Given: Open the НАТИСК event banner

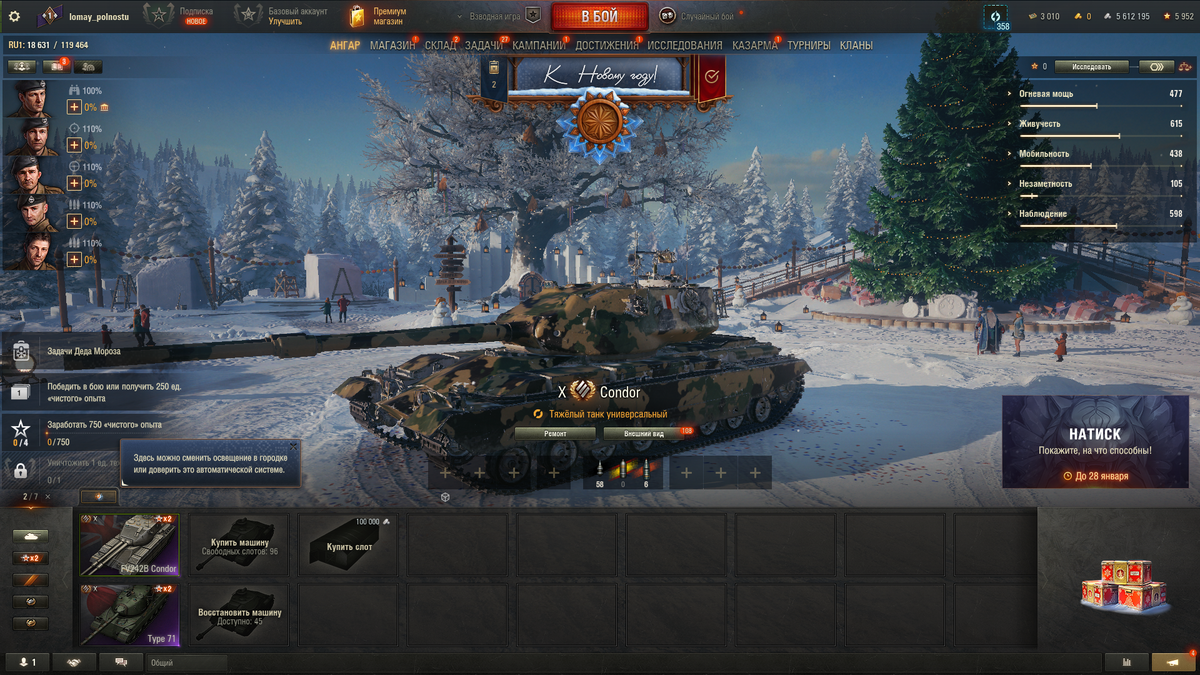Looking at the screenshot, I should [1095, 442].
